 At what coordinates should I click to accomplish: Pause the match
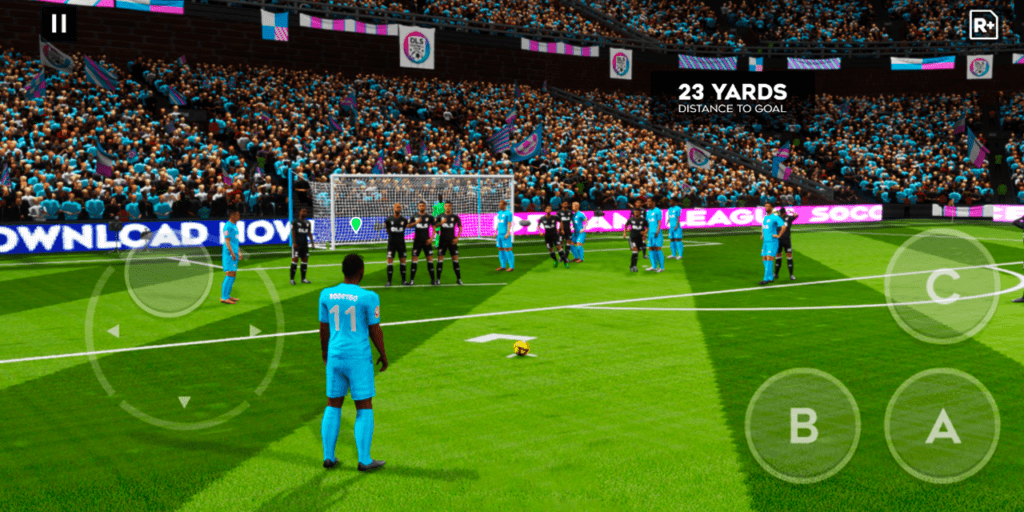pos(59,24)
